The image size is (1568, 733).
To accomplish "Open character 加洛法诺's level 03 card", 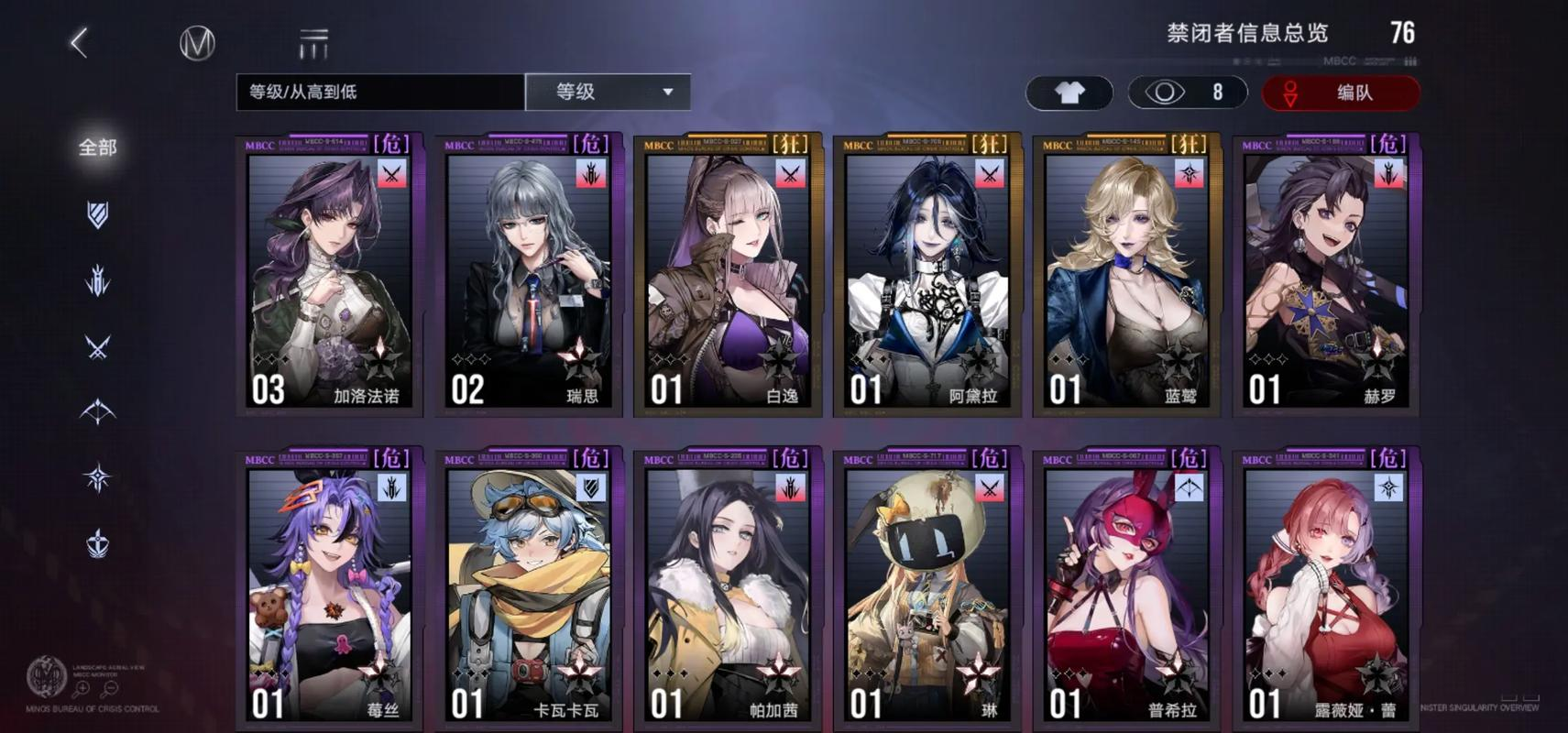I will click(x=328, y=275).
